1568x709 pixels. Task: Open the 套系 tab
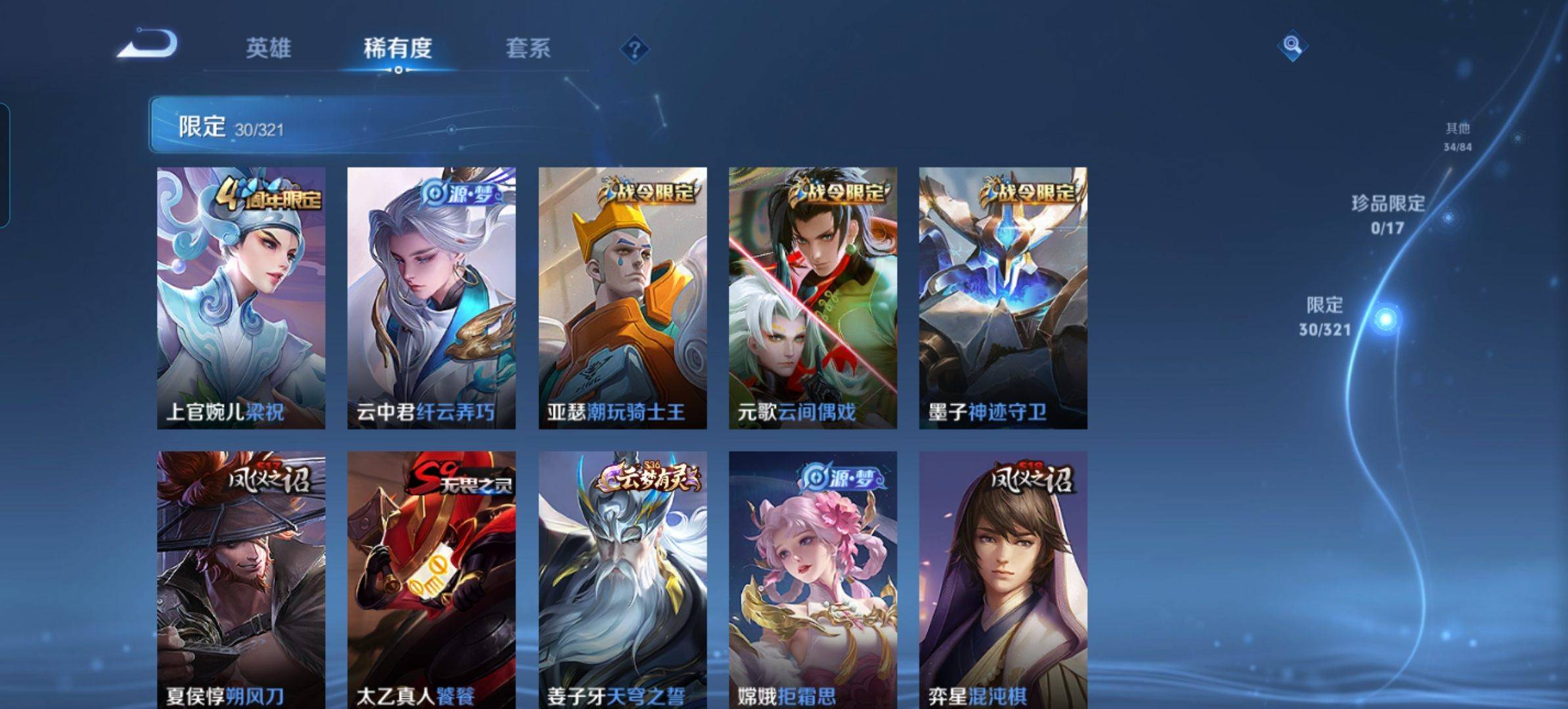tap(527, 49)
